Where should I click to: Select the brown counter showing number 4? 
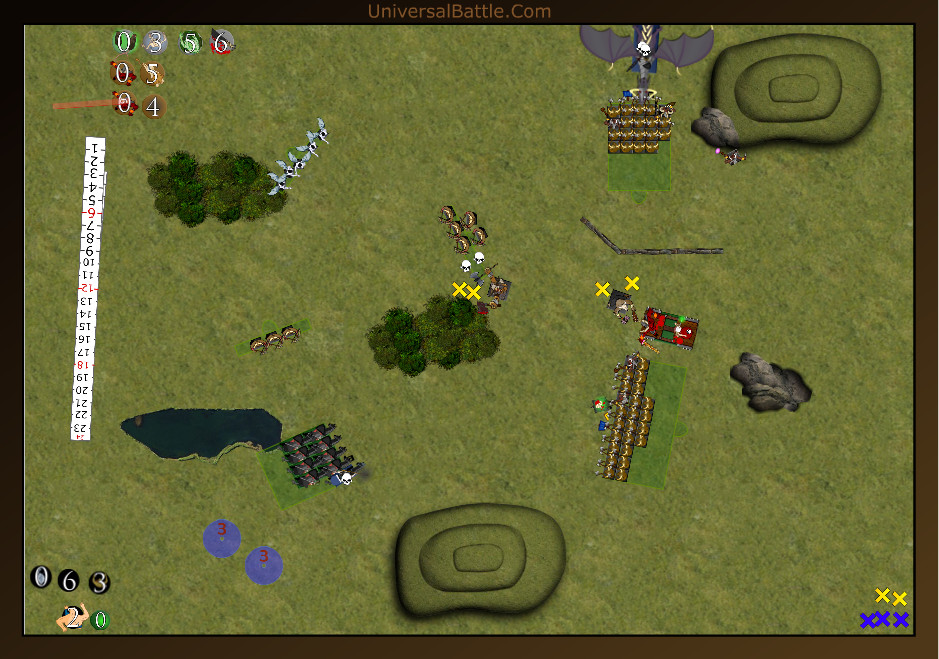153,105
